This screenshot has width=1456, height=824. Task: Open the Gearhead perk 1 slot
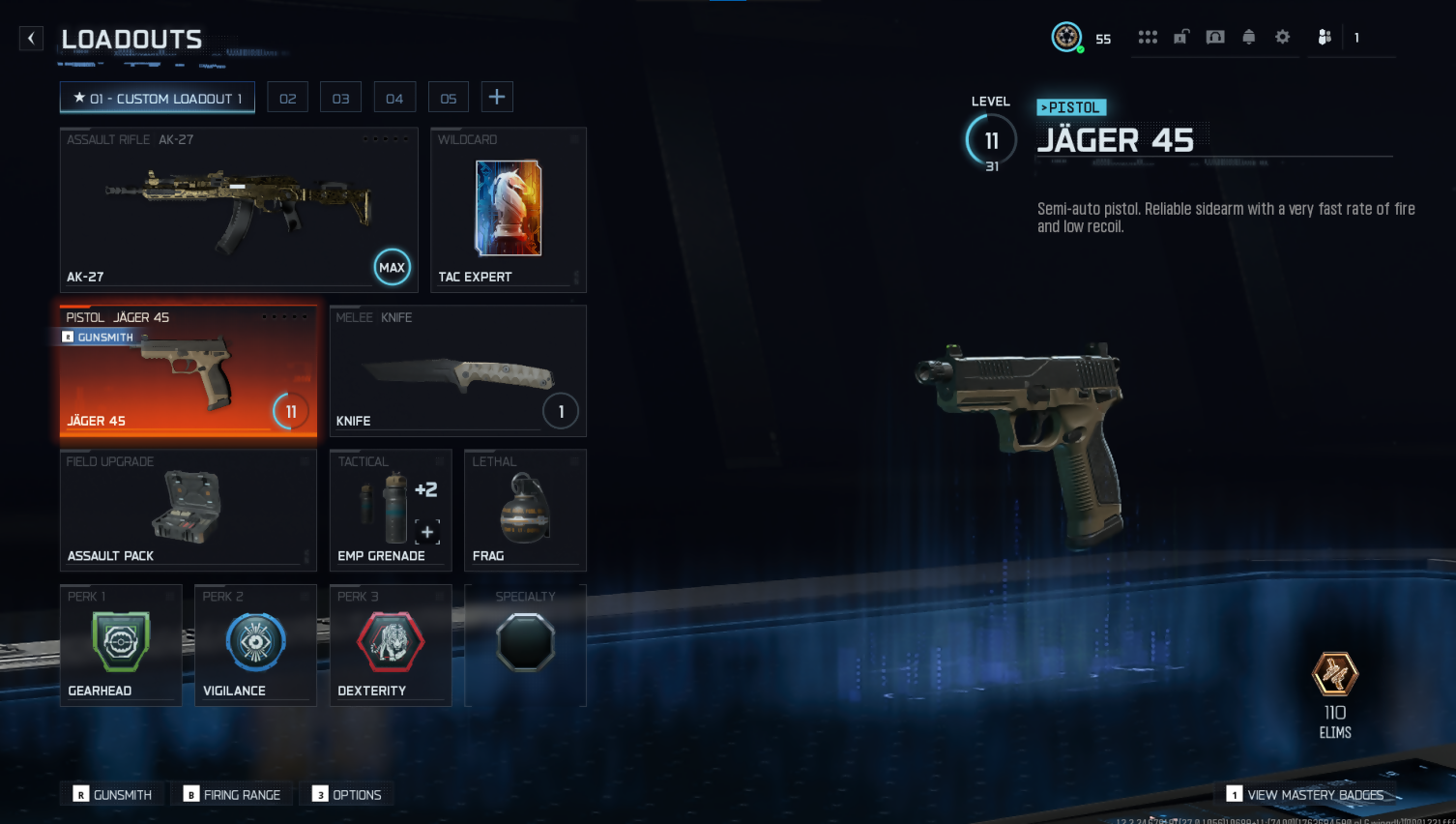tap(121, 645)
